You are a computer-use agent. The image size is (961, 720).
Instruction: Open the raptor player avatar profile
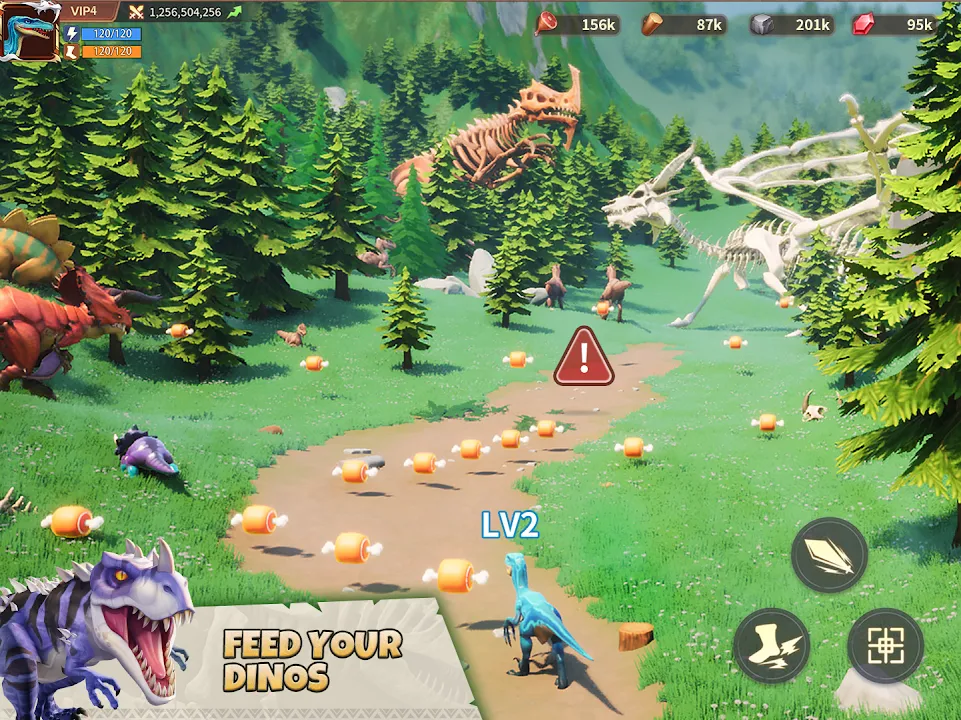click(30, 30)
